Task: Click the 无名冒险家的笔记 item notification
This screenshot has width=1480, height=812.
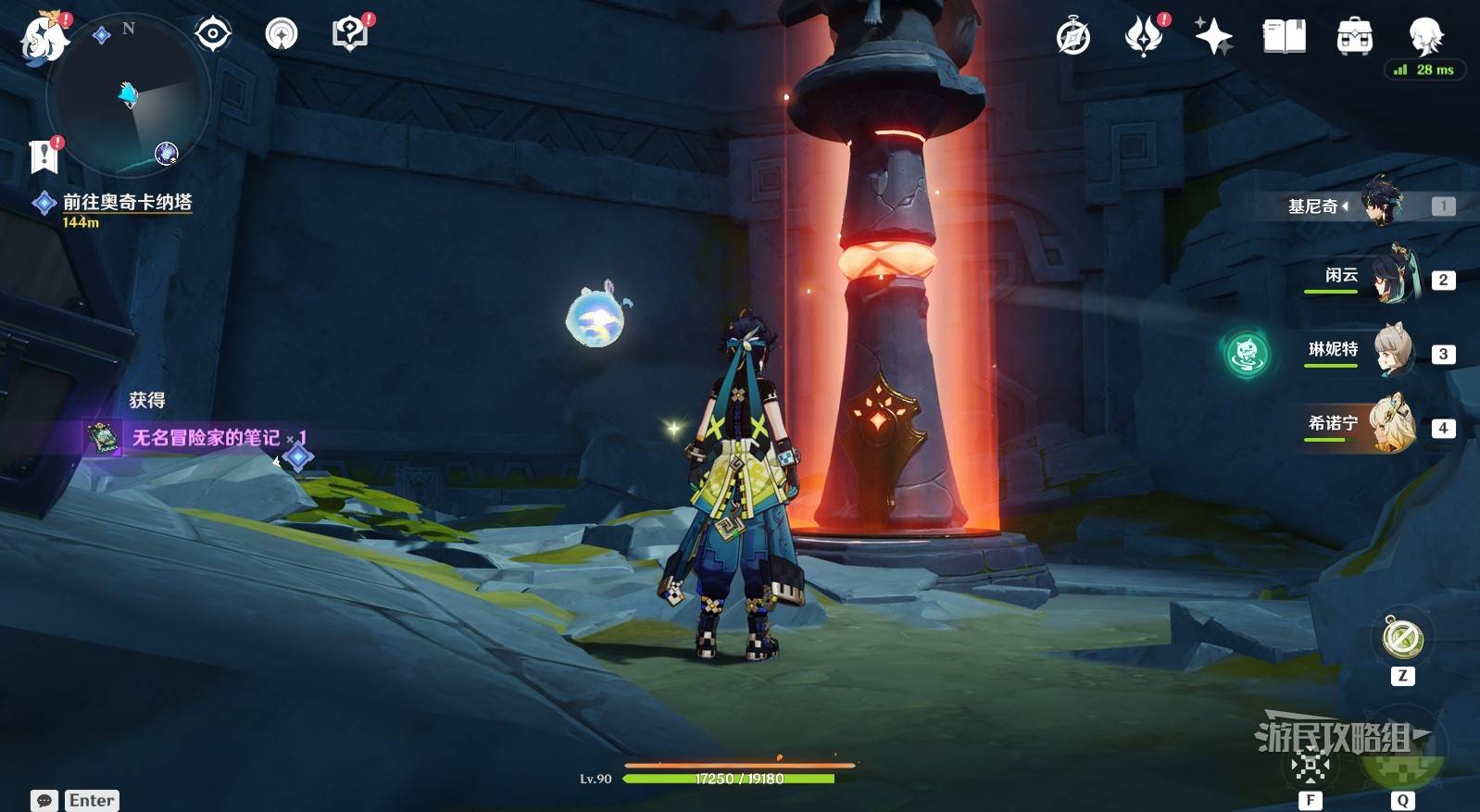Action: (x=206, y=437)
